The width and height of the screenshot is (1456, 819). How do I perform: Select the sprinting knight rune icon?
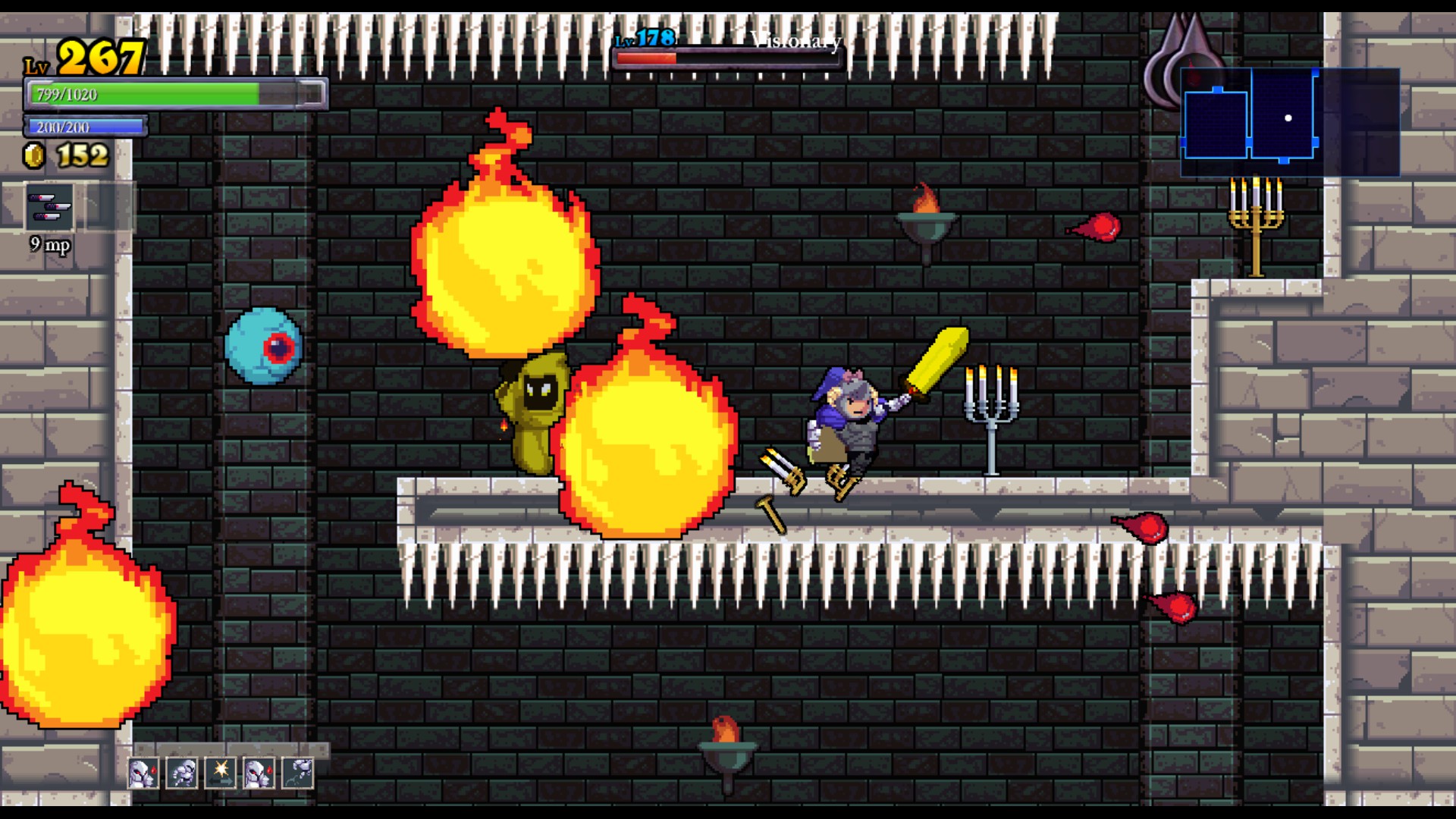click(182, 773)
